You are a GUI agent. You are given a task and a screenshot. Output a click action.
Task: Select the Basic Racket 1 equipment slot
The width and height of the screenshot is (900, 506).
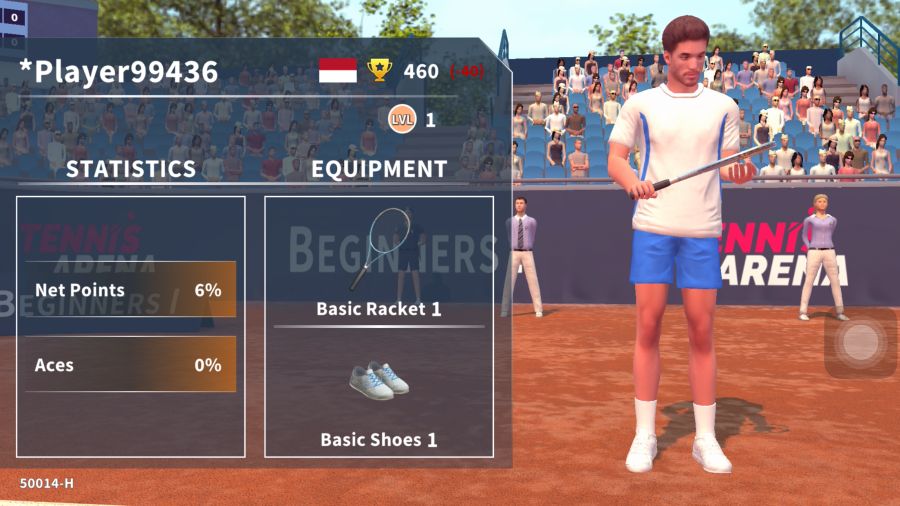coord(378,262)
